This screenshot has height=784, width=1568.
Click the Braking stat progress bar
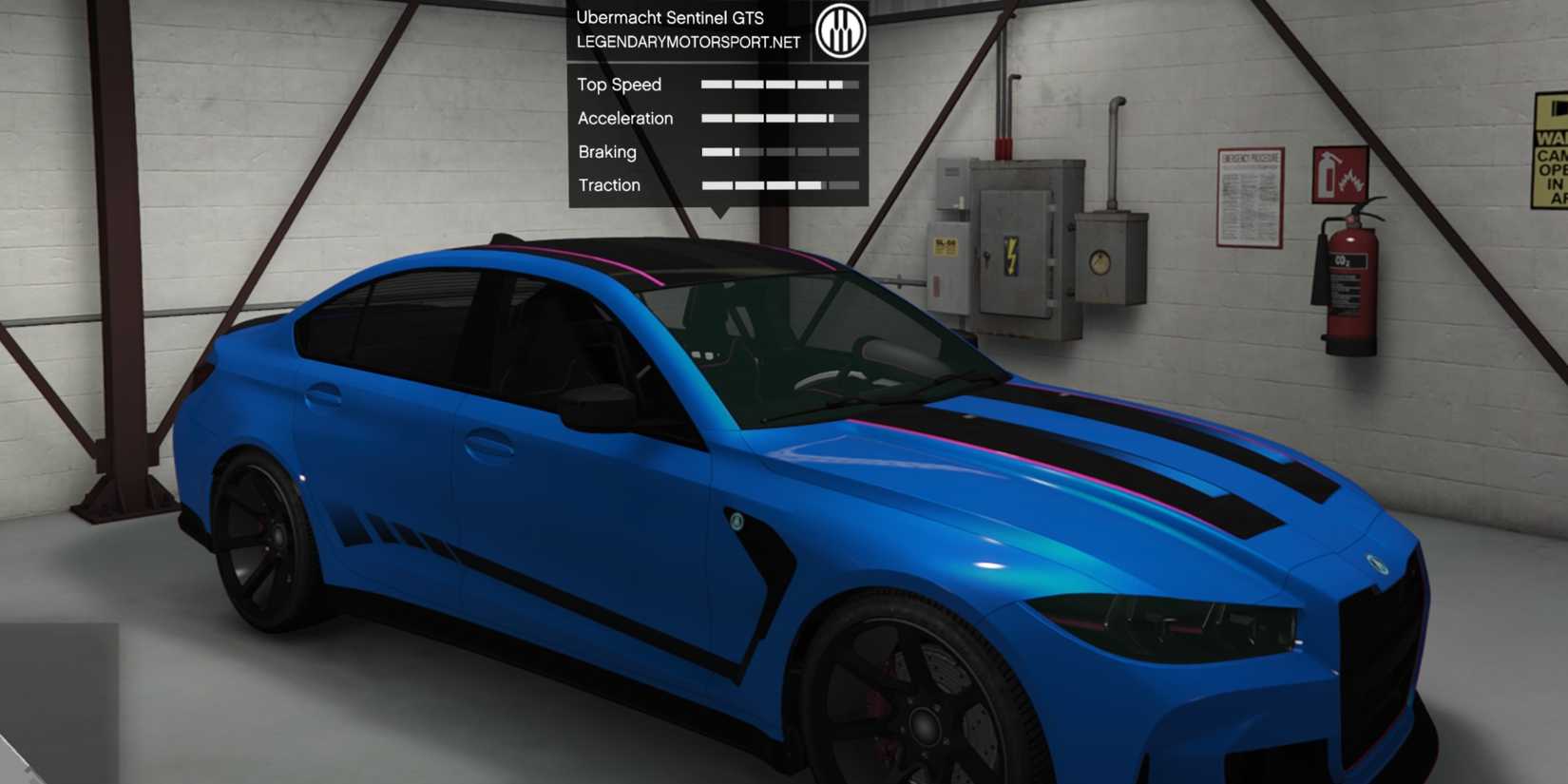coord(779,151)
